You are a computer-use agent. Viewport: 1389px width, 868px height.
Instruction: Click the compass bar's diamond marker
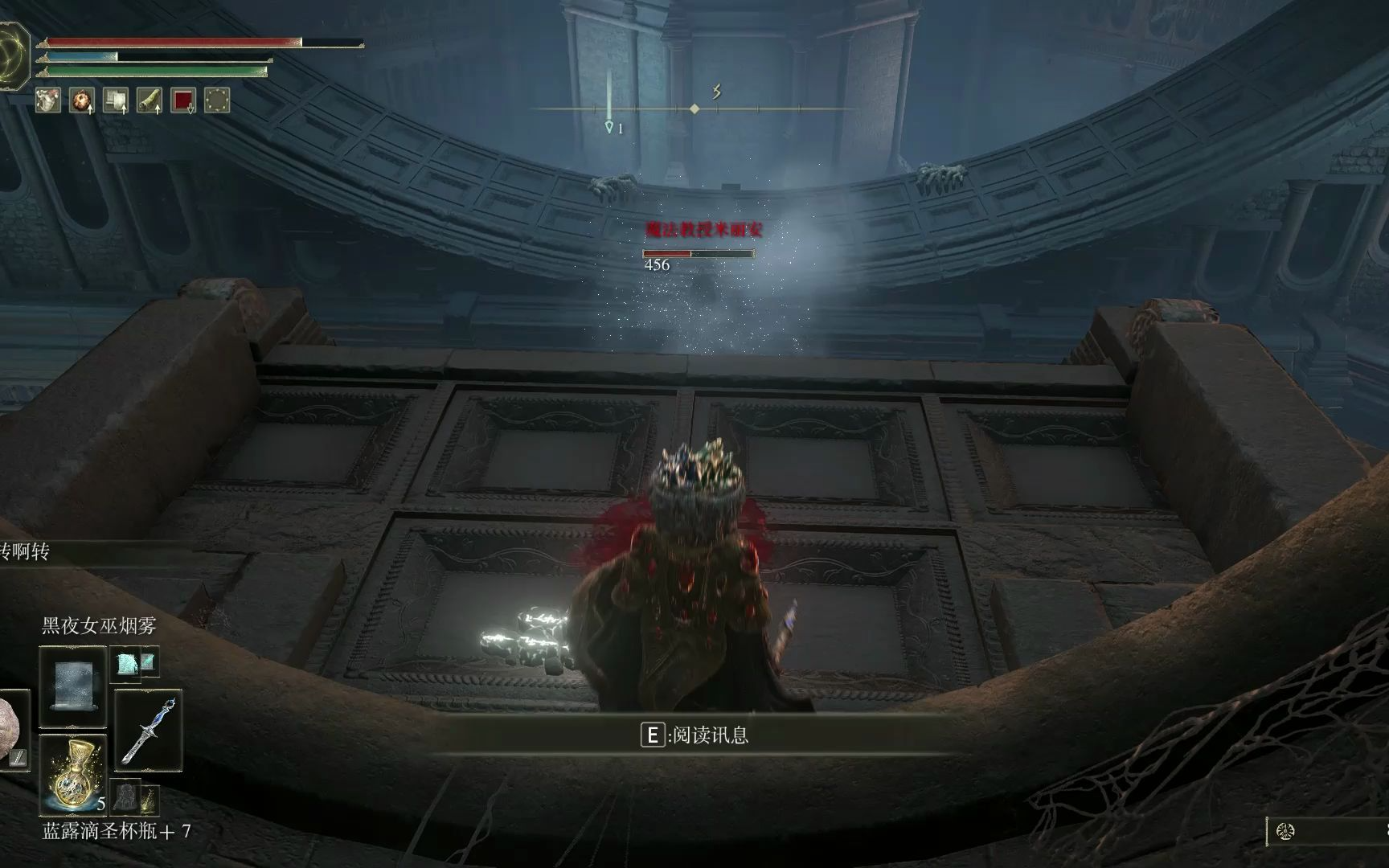point(694,108)
